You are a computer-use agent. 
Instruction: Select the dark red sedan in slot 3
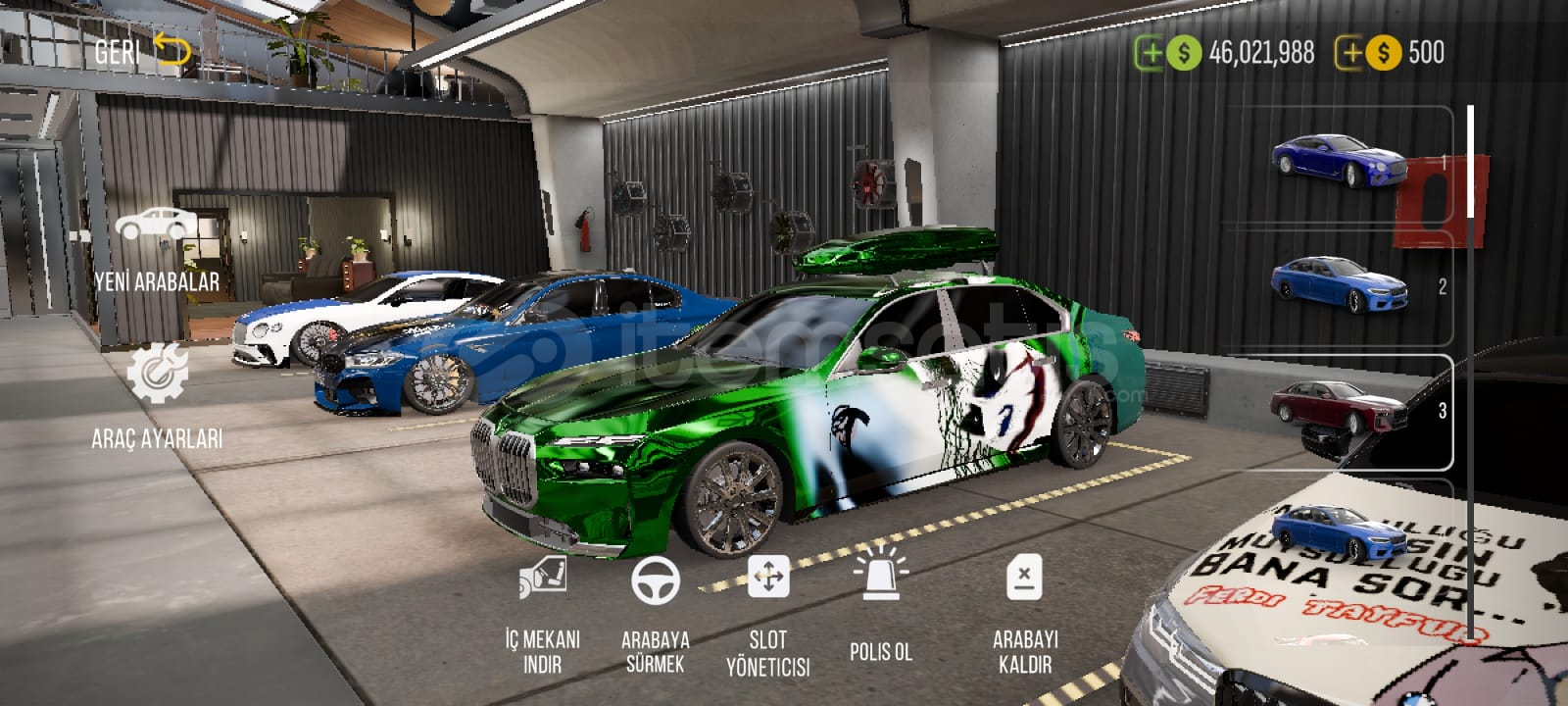(x=1338, y=410)
